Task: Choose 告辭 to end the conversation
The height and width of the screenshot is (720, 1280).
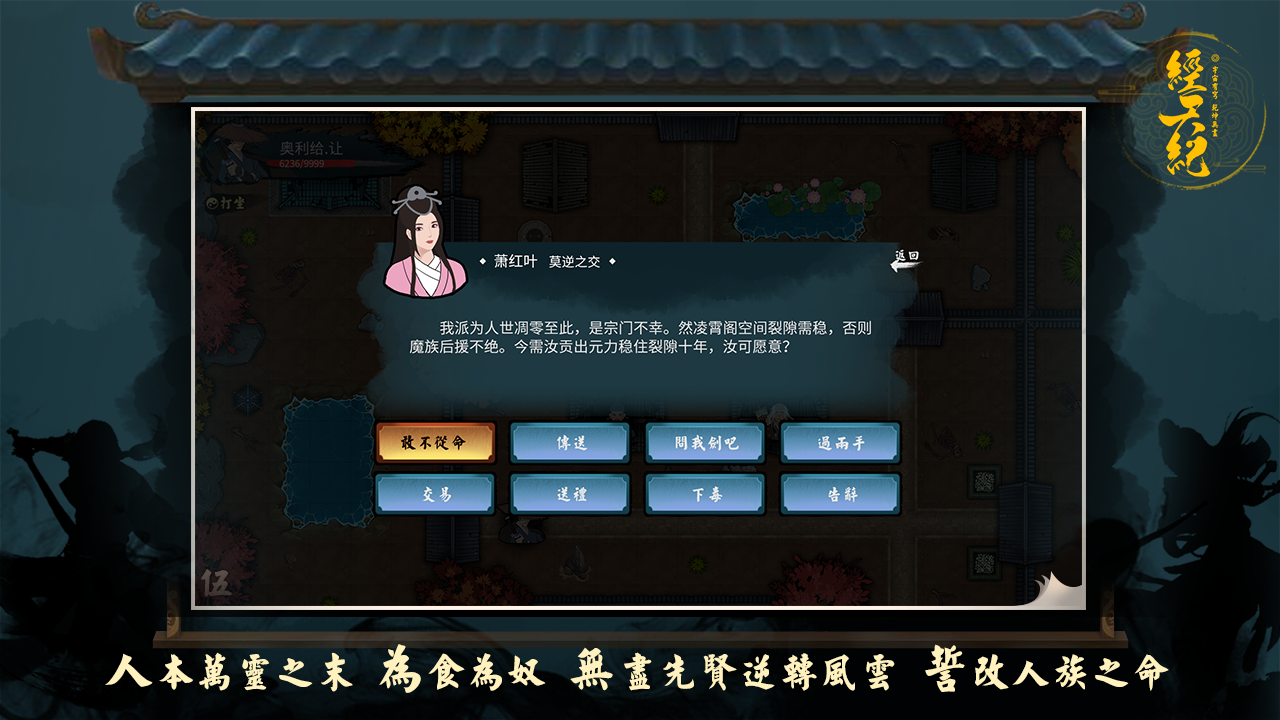Action: tap(842, 493)
